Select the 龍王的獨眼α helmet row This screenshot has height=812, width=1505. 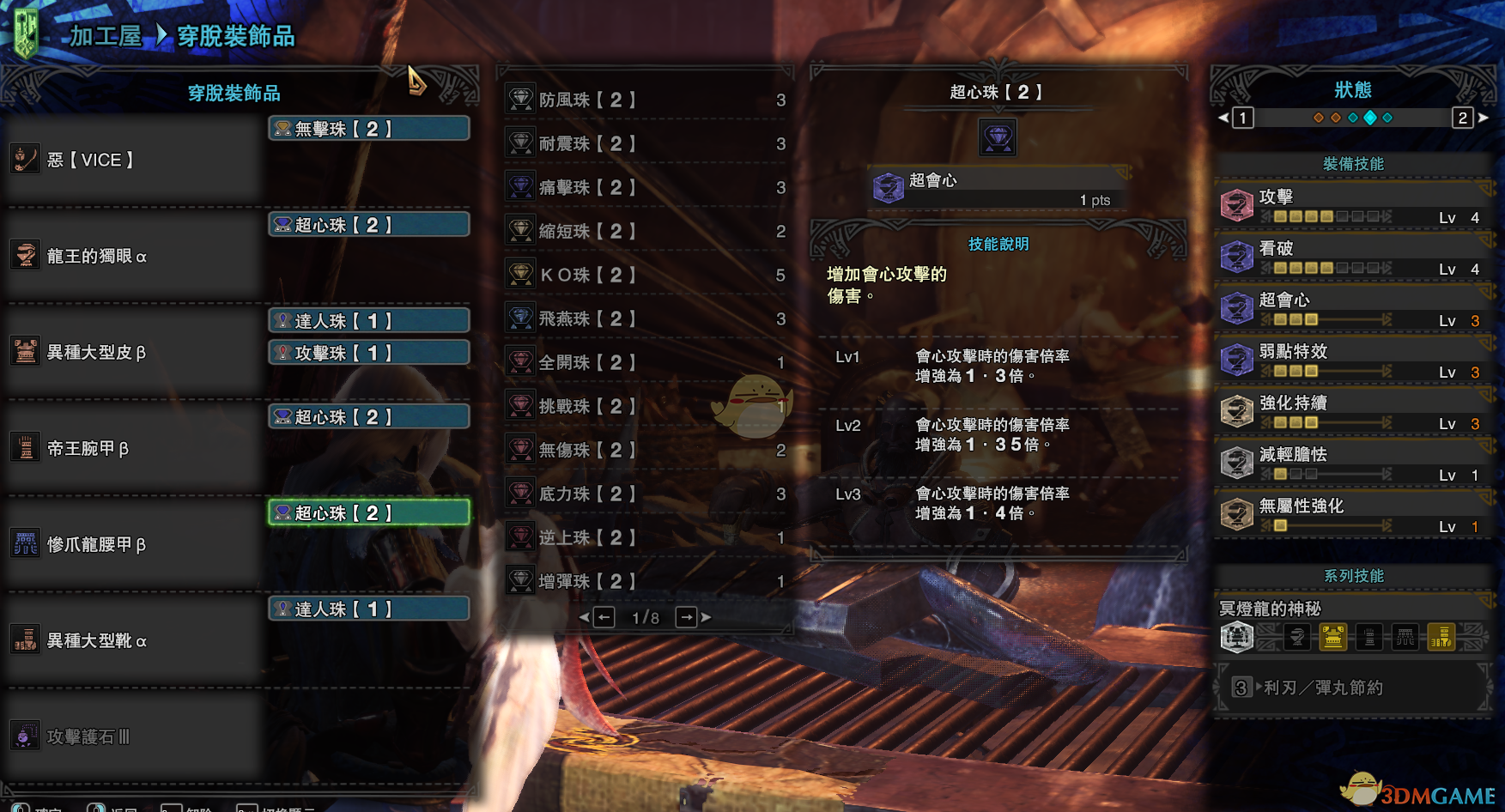tap(133, 256)
